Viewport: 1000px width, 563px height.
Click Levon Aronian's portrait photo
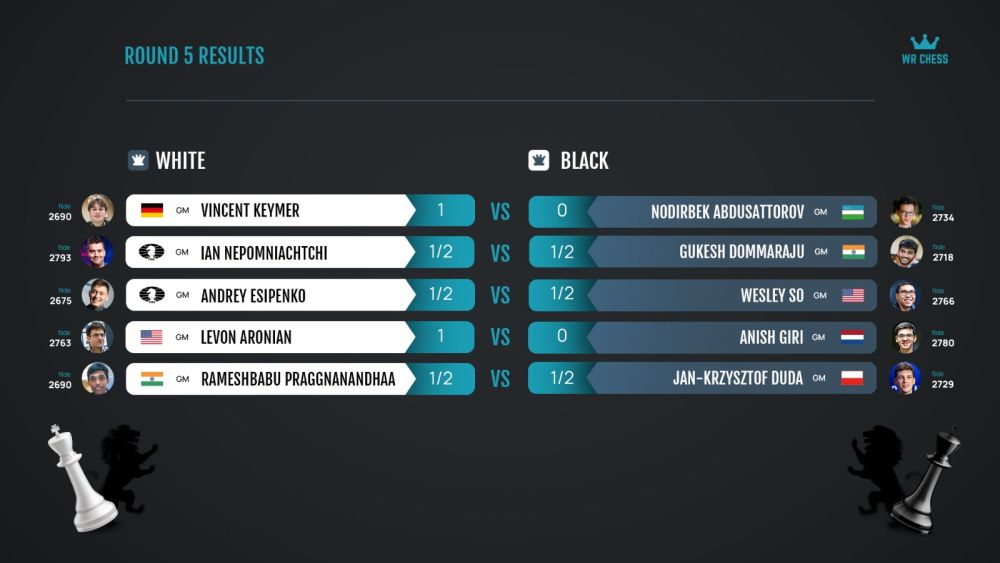[97, 337]
